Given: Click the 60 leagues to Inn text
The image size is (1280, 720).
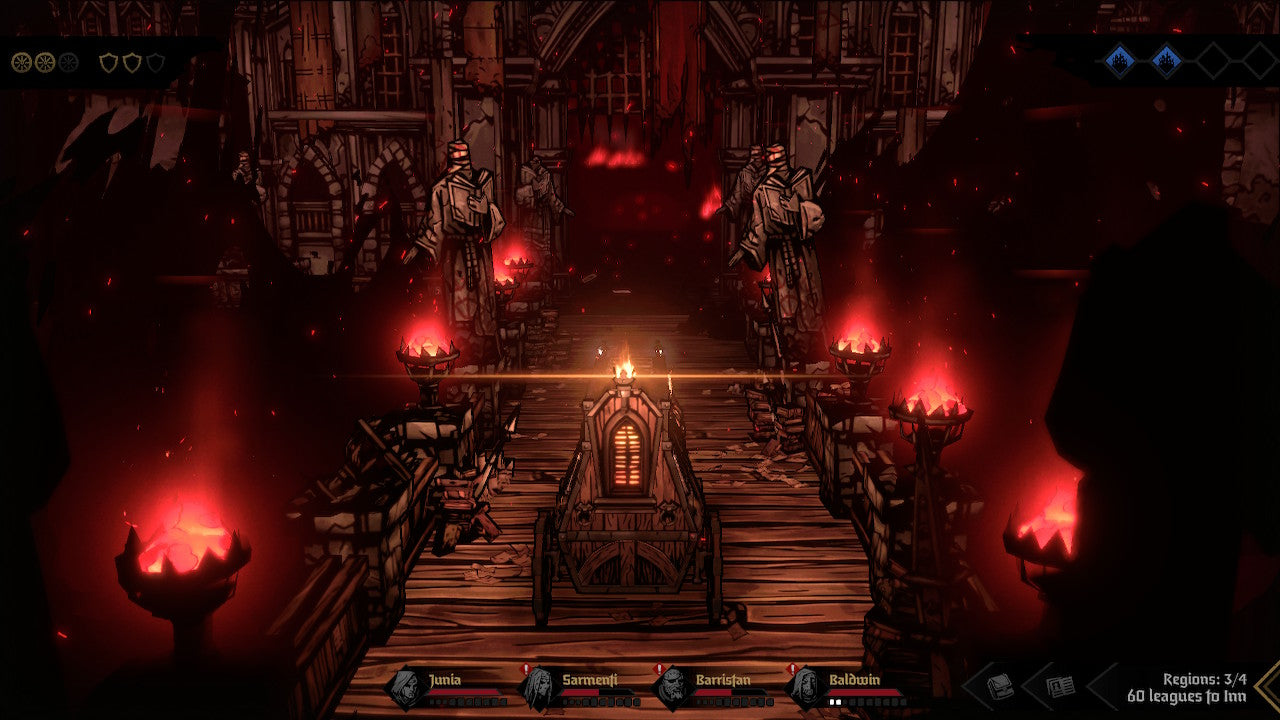Looking at the screenshot, I should 1187,697.
